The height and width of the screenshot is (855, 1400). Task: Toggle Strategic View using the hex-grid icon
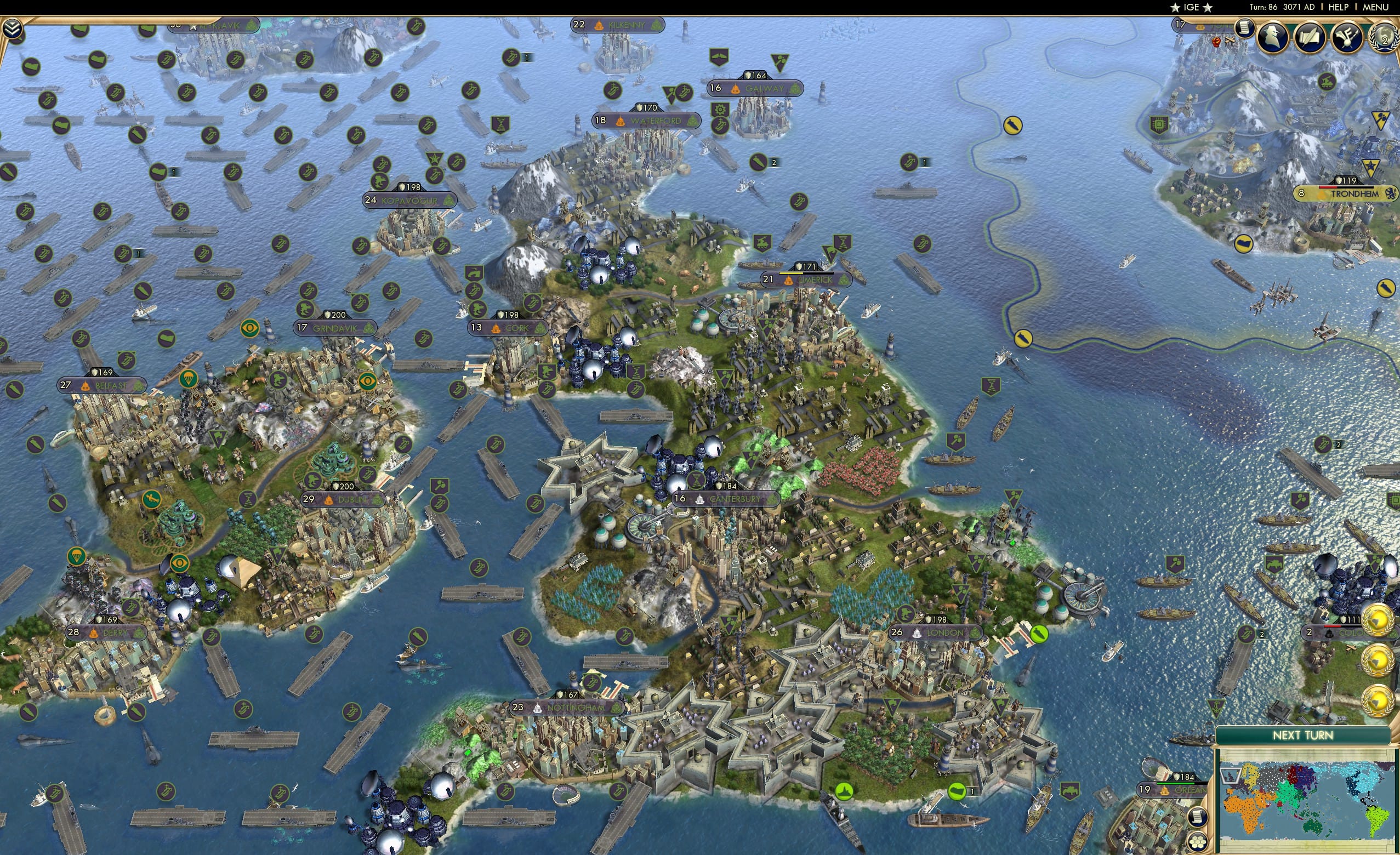pyautogui.click(x=1198, y=842)
